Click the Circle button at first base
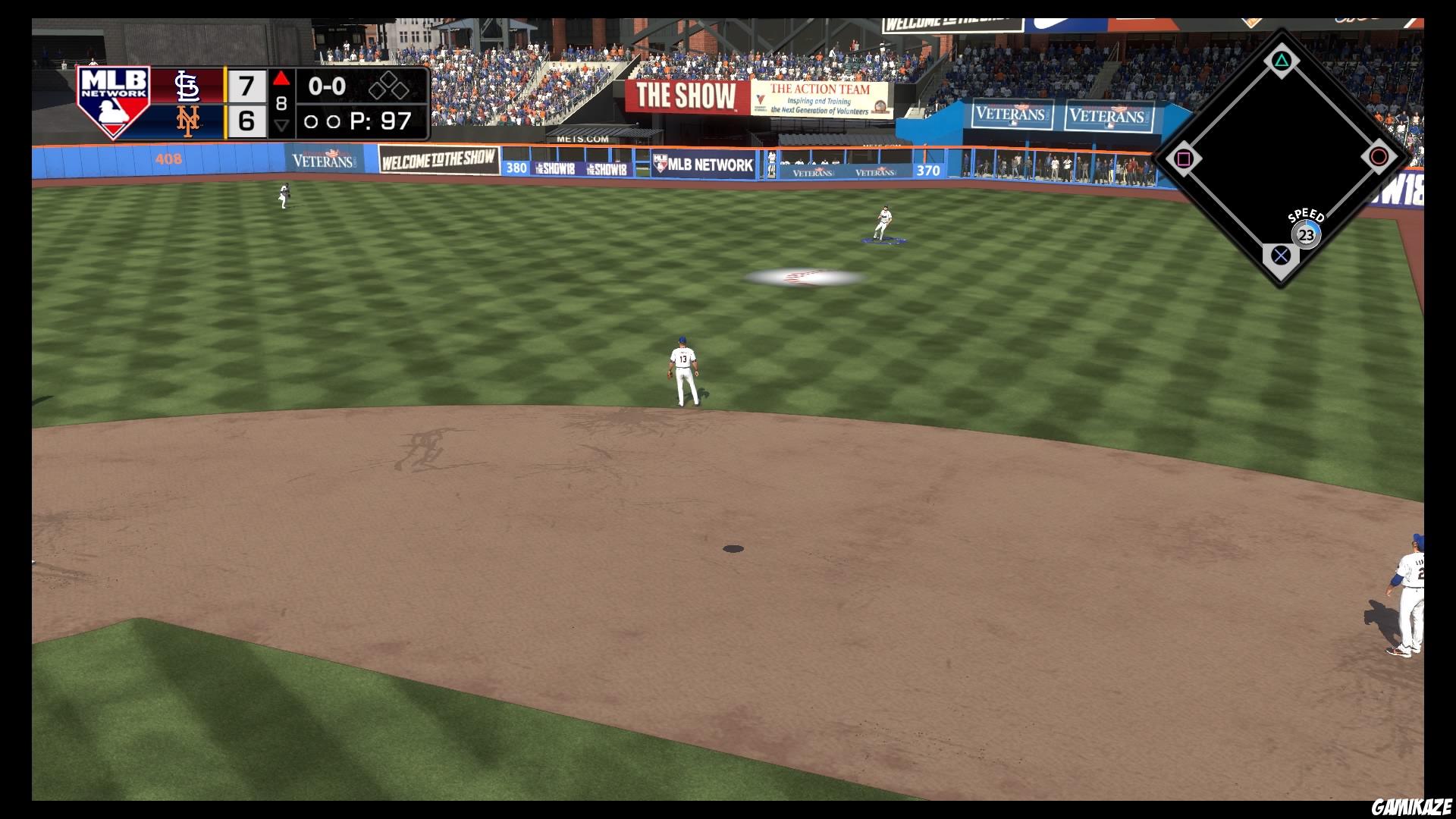The height and width of the screenshot is (819, 1456). 1379,156
